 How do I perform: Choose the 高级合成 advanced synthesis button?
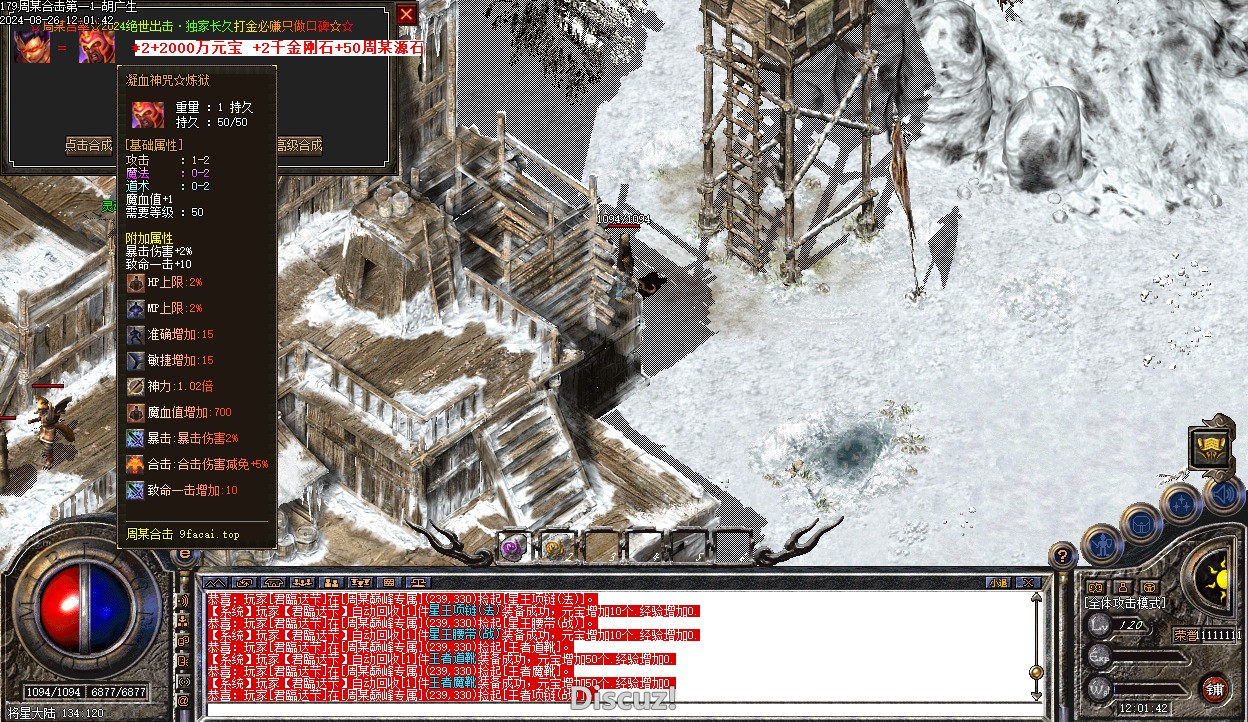(x=299, y=146)
